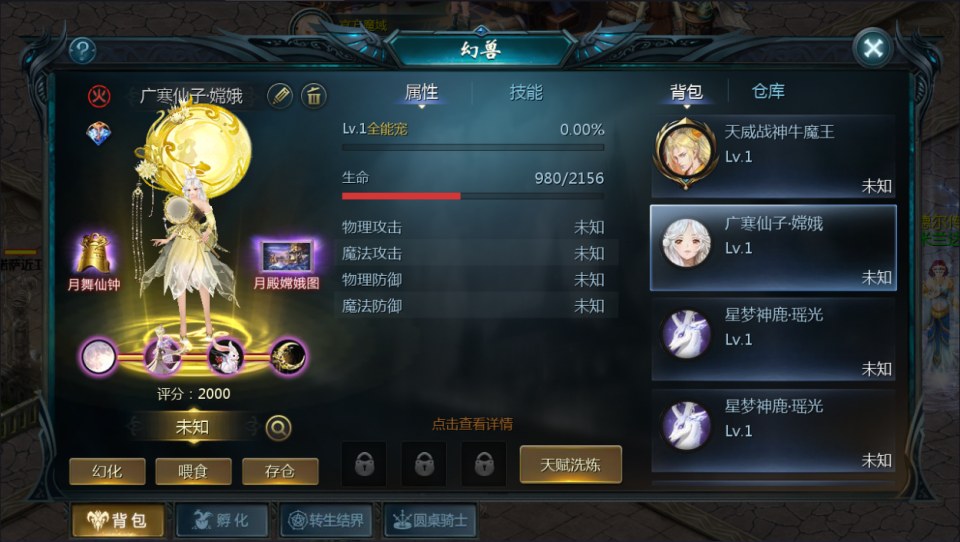Choose 广寒仙子-嫦娥 in the pet list

coord(773,248)
